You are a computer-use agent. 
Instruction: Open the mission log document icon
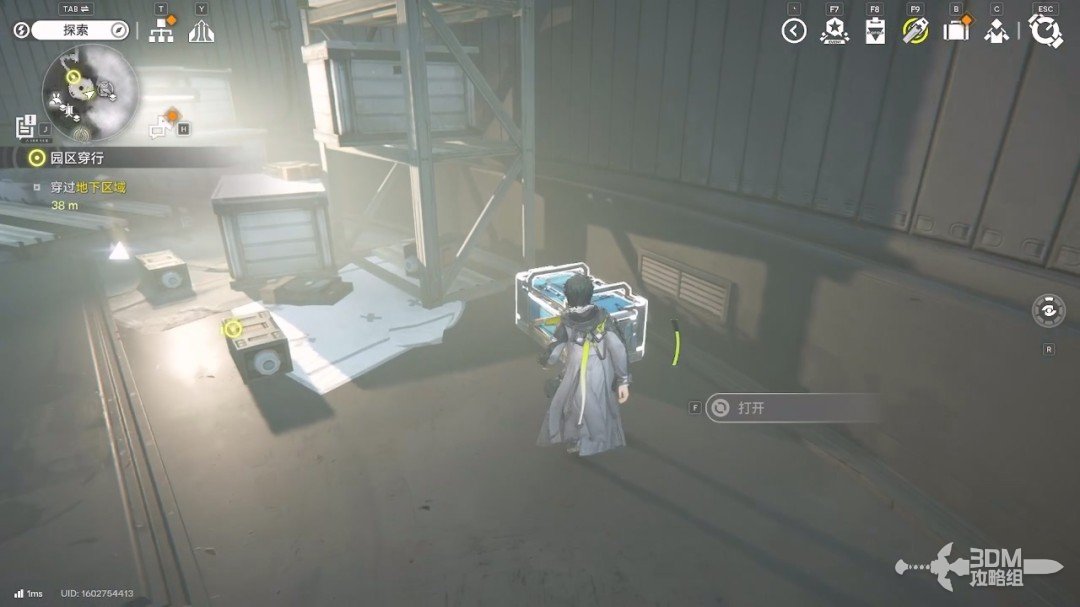pyautogui.click(x=26, y=127)
